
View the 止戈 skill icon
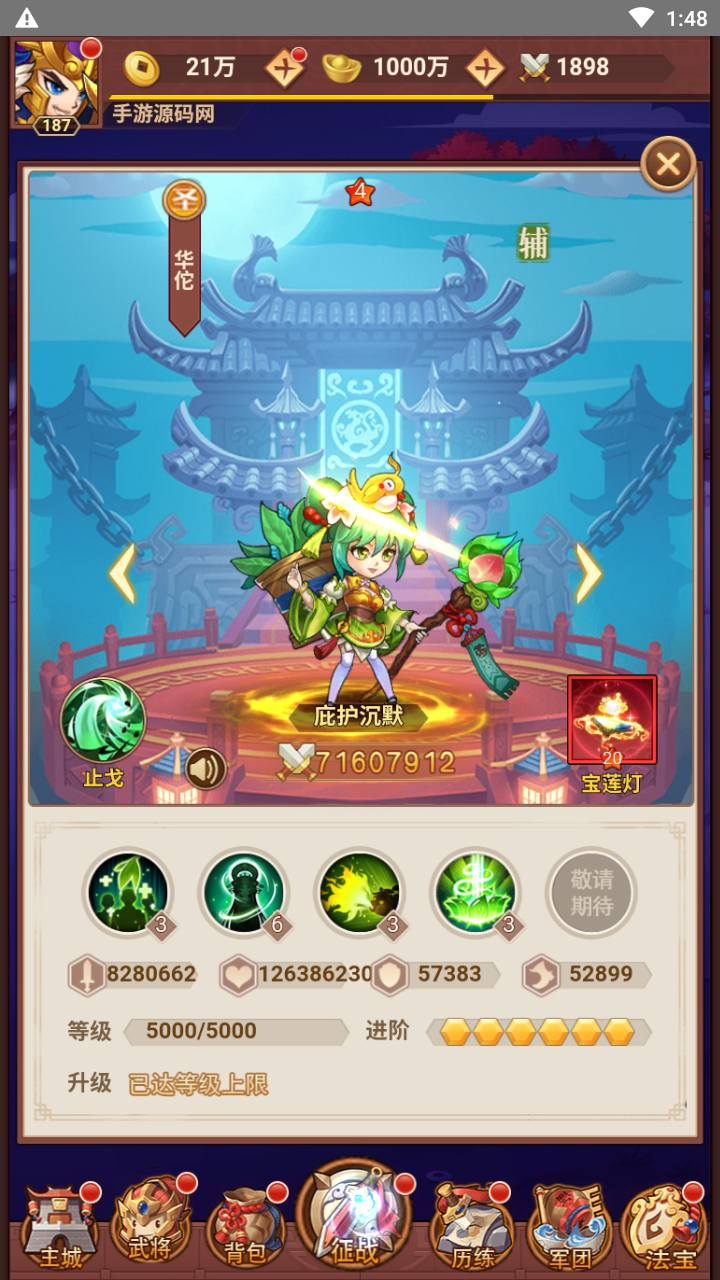pos(103,721)
